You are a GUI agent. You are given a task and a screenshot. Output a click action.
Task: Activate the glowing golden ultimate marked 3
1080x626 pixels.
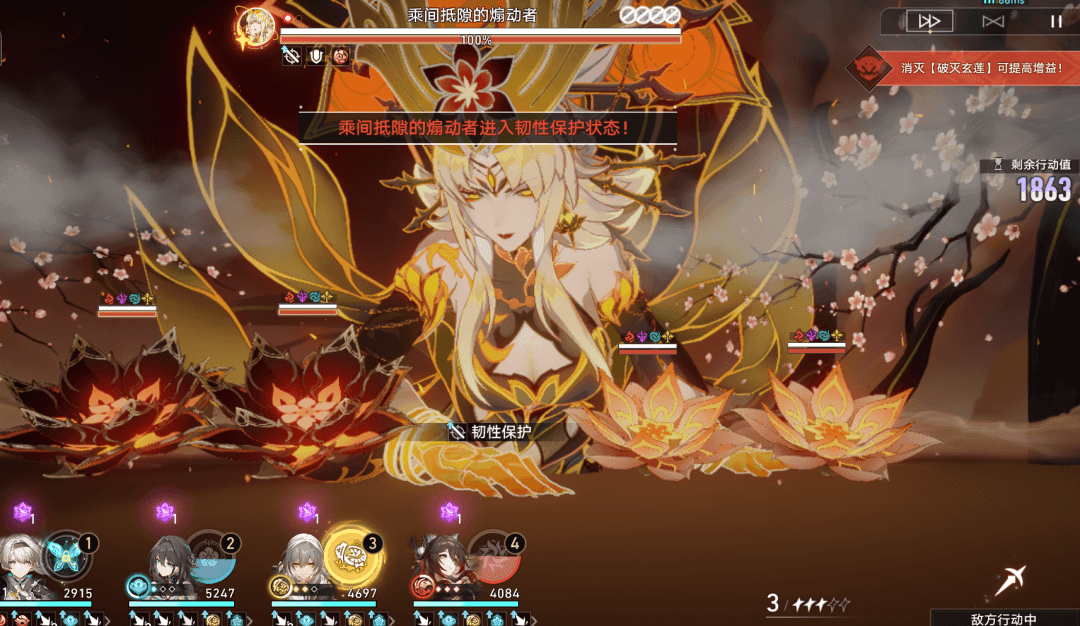click(352, 557)
